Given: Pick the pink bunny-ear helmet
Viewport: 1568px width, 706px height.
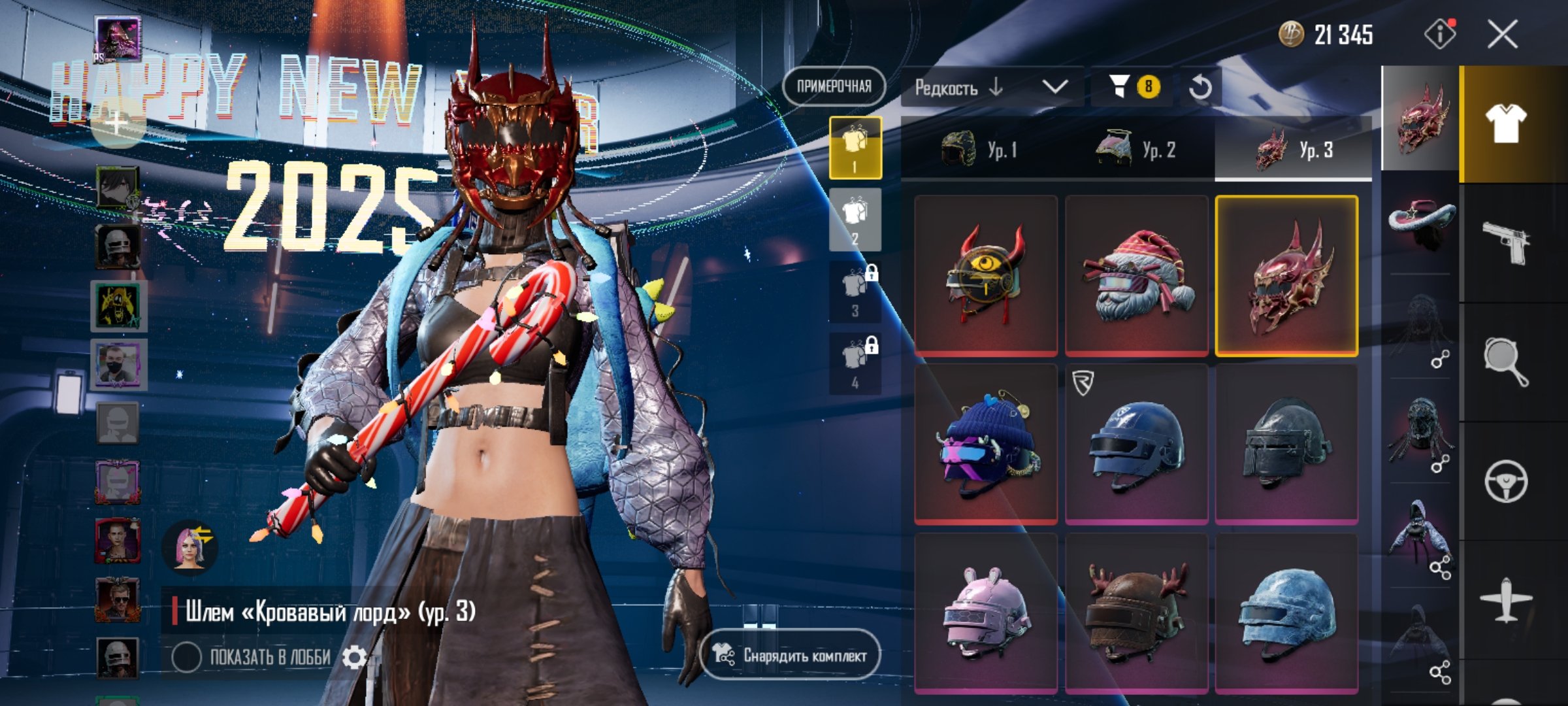Looking at the screenshot, I should click(986, 613).
